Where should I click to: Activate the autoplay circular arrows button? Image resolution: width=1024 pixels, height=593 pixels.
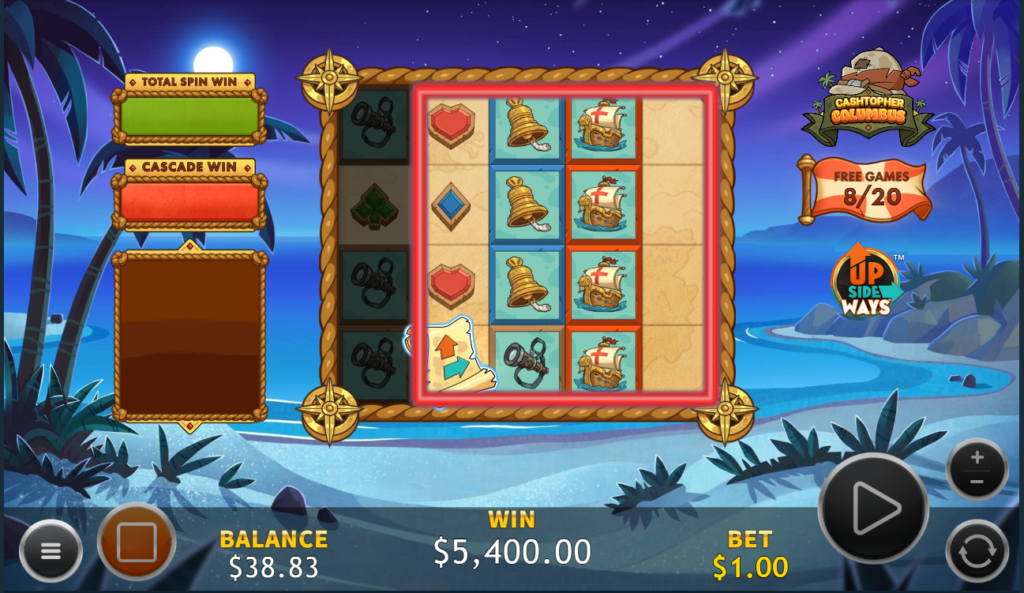(977, 551)
